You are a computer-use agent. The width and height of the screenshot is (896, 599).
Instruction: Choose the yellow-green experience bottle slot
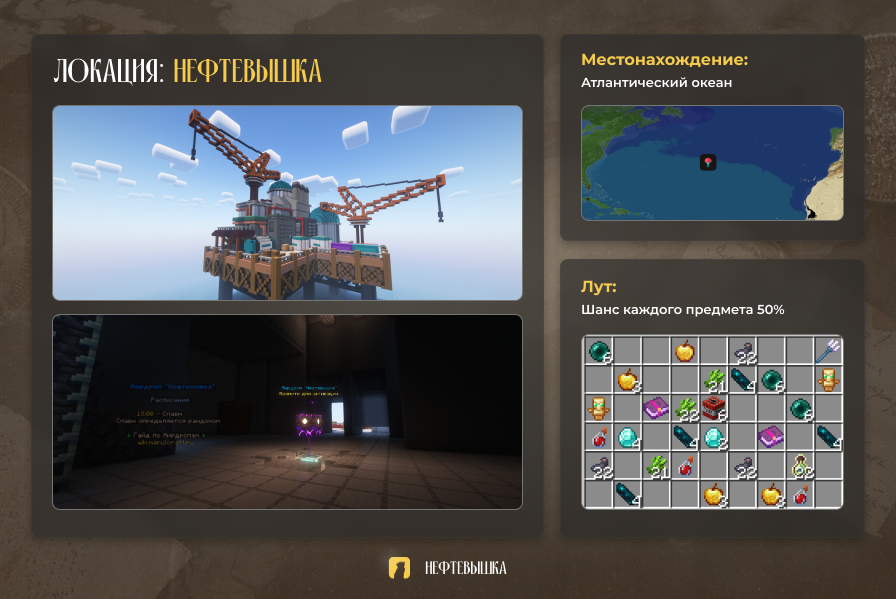[799, 465]
